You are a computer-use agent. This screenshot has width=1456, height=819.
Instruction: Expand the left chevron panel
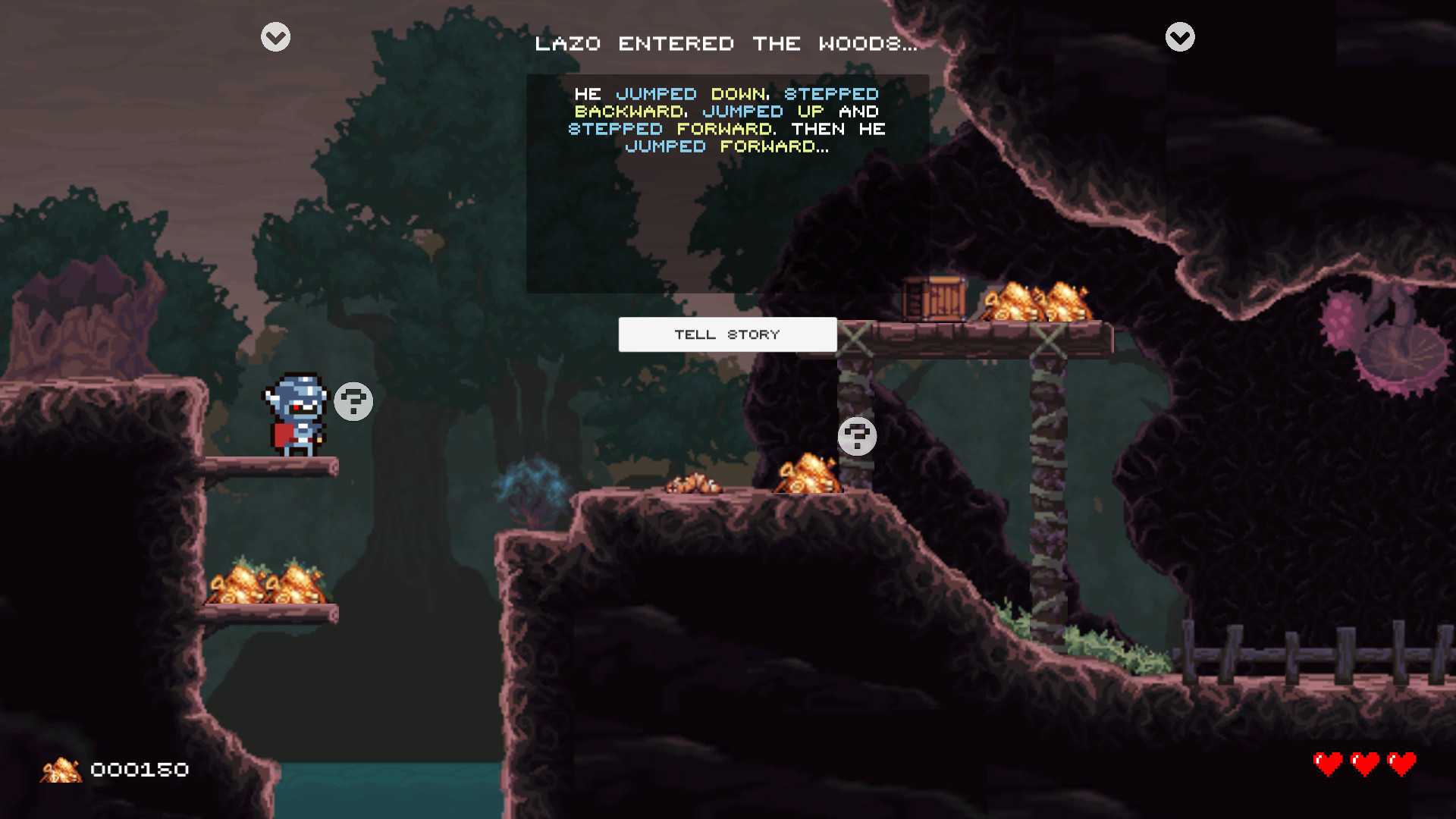pos(275,36)
